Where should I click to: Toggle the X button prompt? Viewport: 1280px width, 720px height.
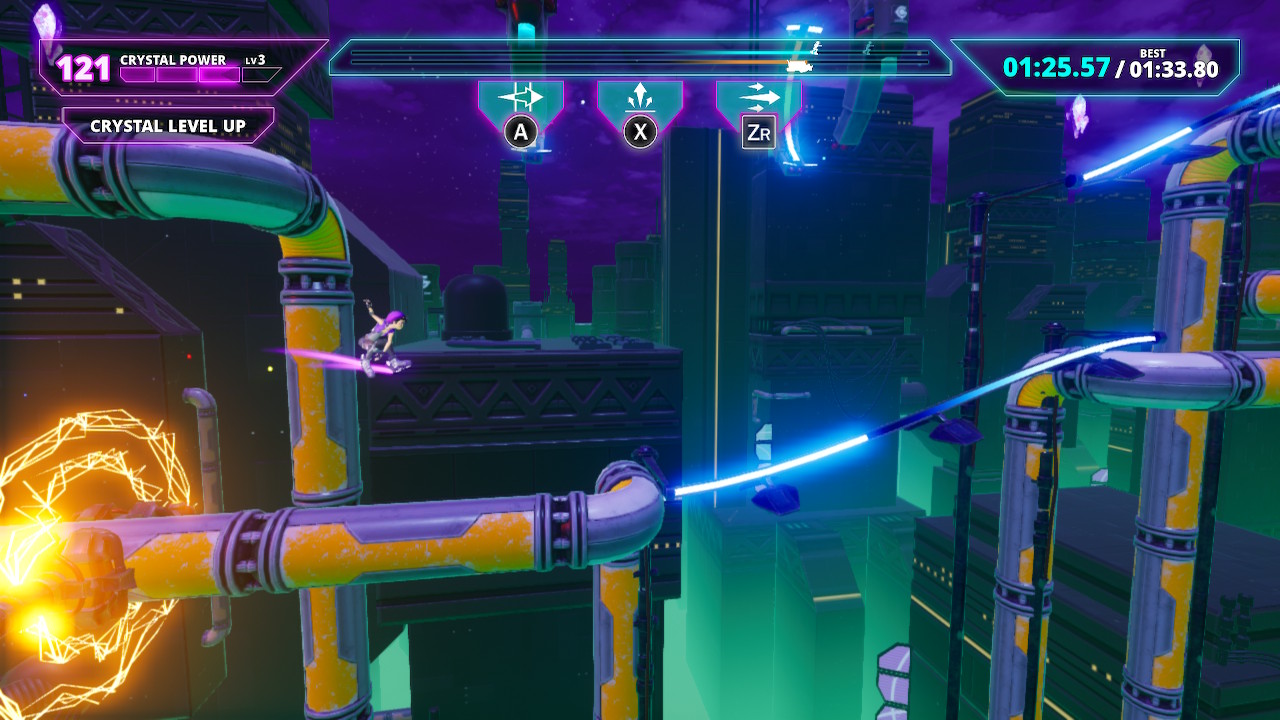tap(639, 131)
